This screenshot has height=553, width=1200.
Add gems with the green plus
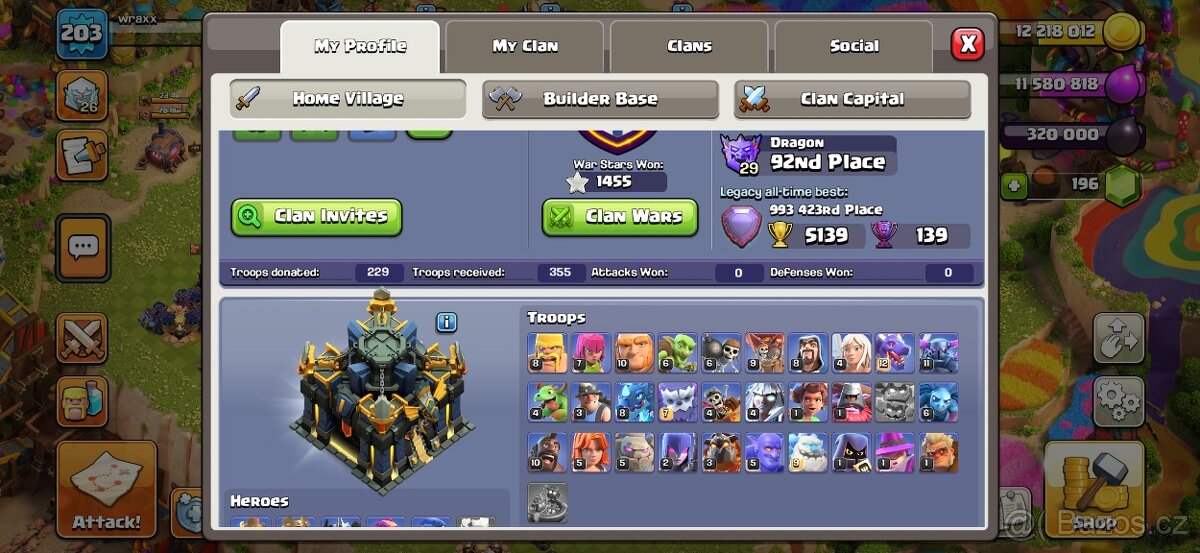pos(1014,185)
